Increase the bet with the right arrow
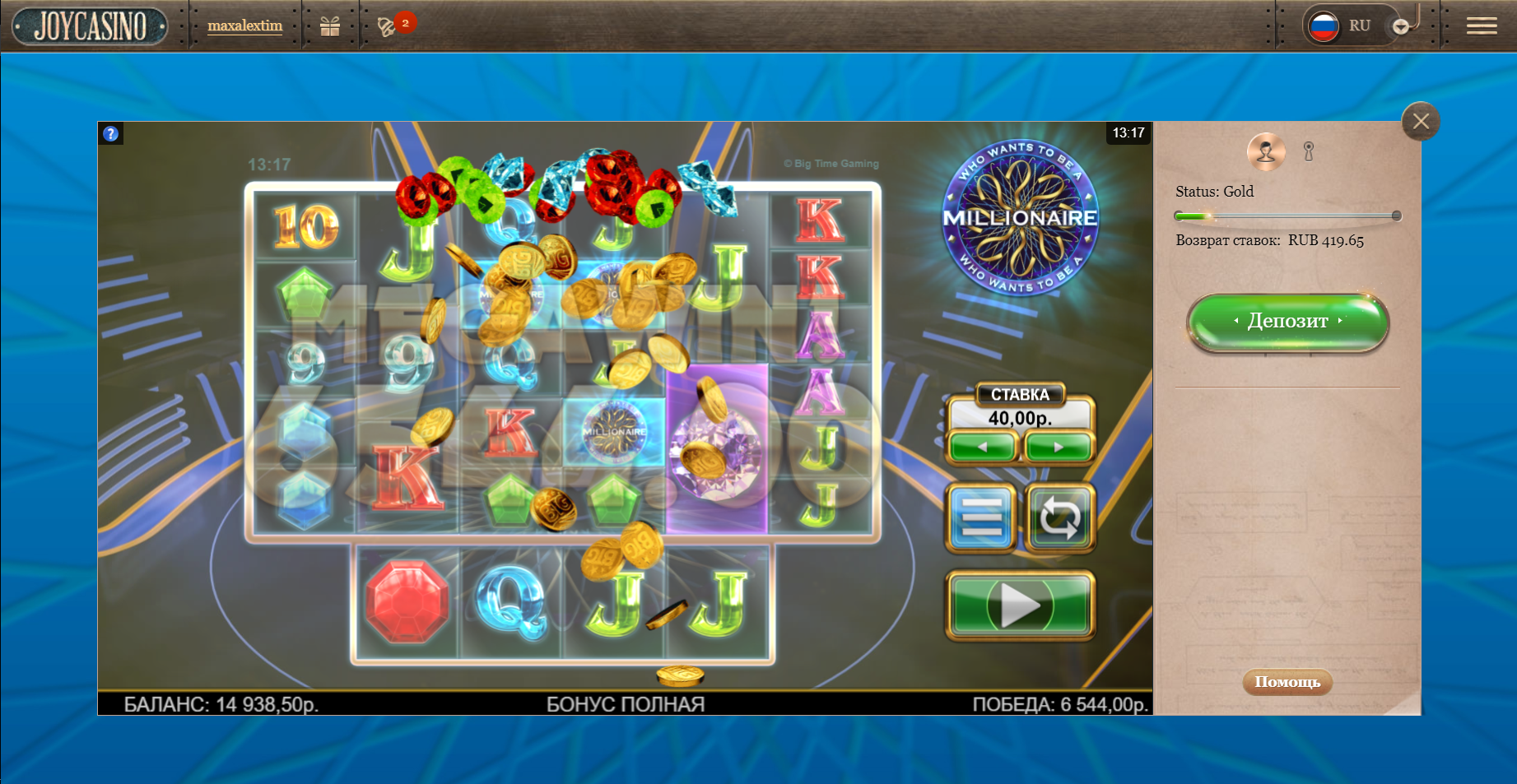Image resolution: width=1517 pixels, height=784 pixels. (1059, 447)
